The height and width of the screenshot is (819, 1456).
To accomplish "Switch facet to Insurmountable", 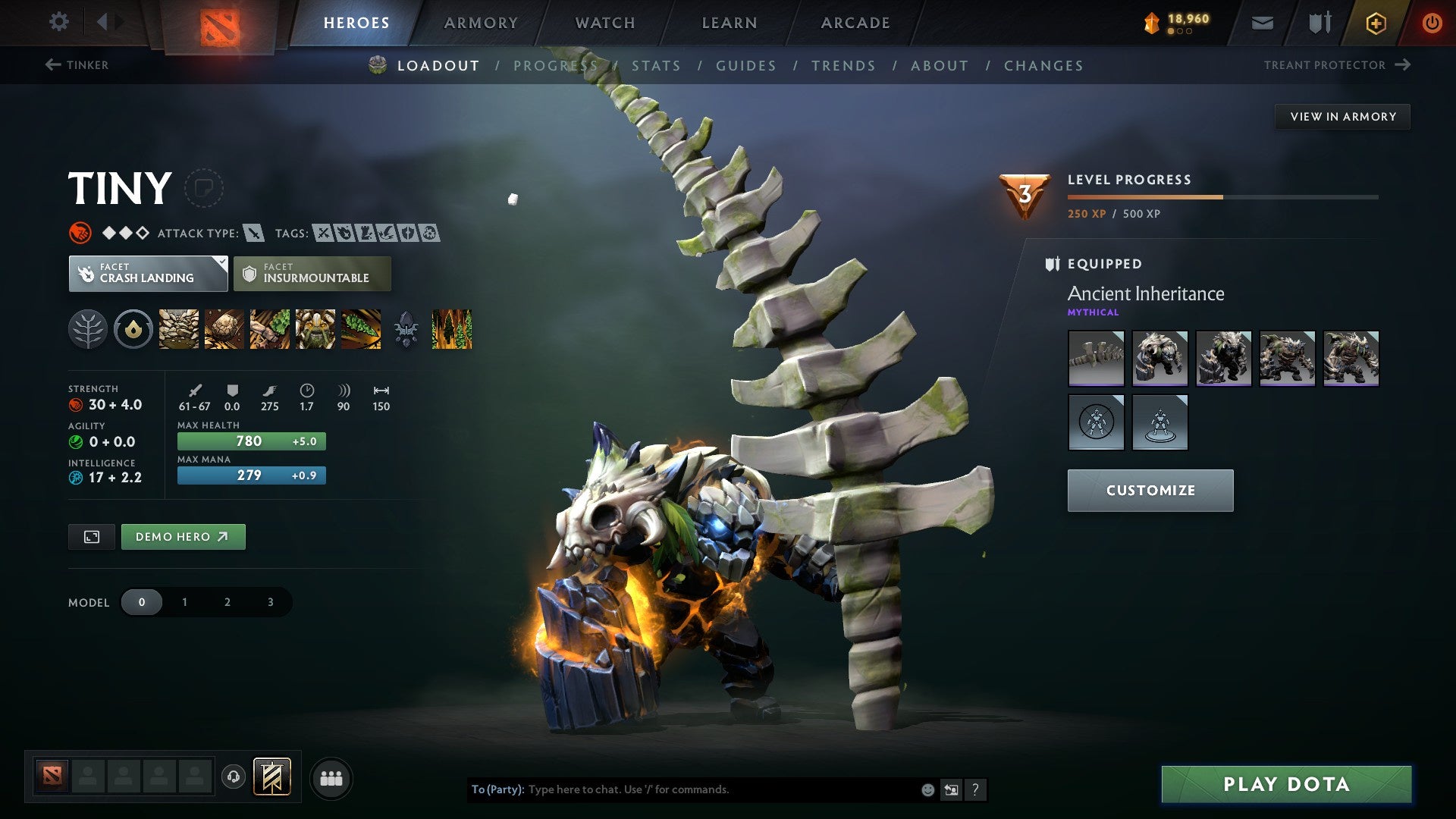I will click(311, 274).
